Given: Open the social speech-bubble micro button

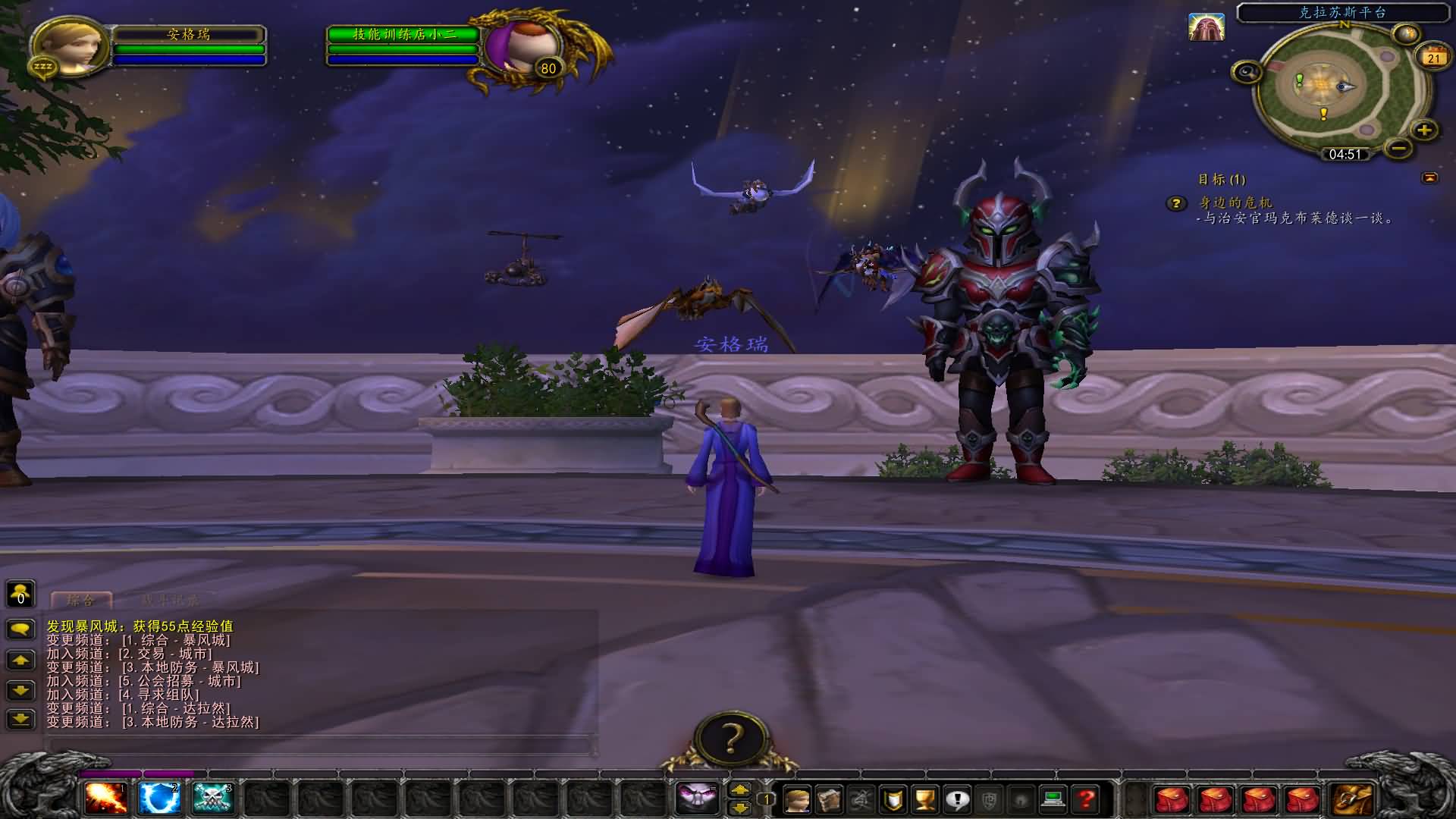Looking at the screenshot, I should coord(958,799).
